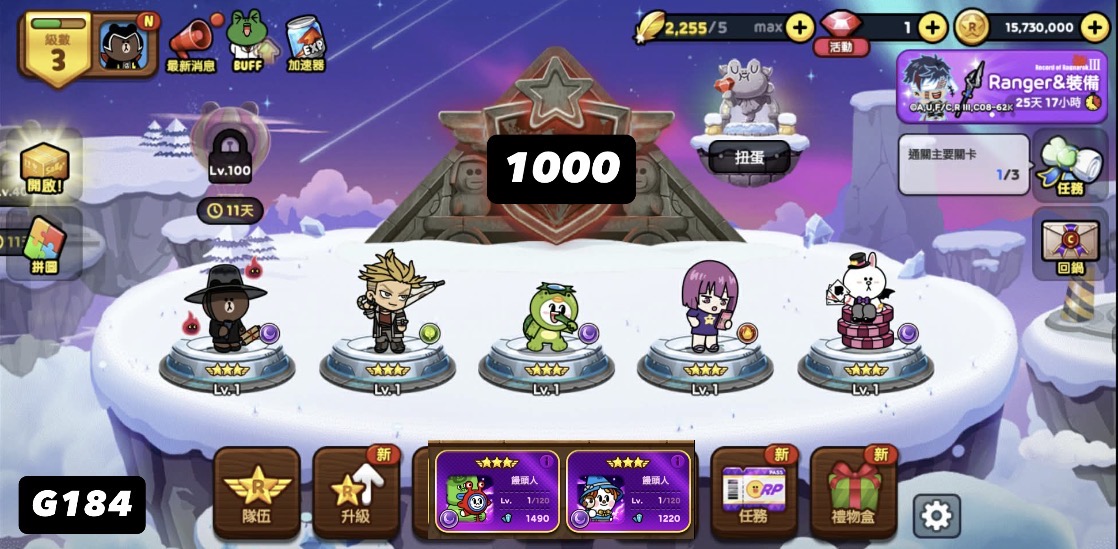Open the 任務 clover mission icon

[x=1069, y=164]
